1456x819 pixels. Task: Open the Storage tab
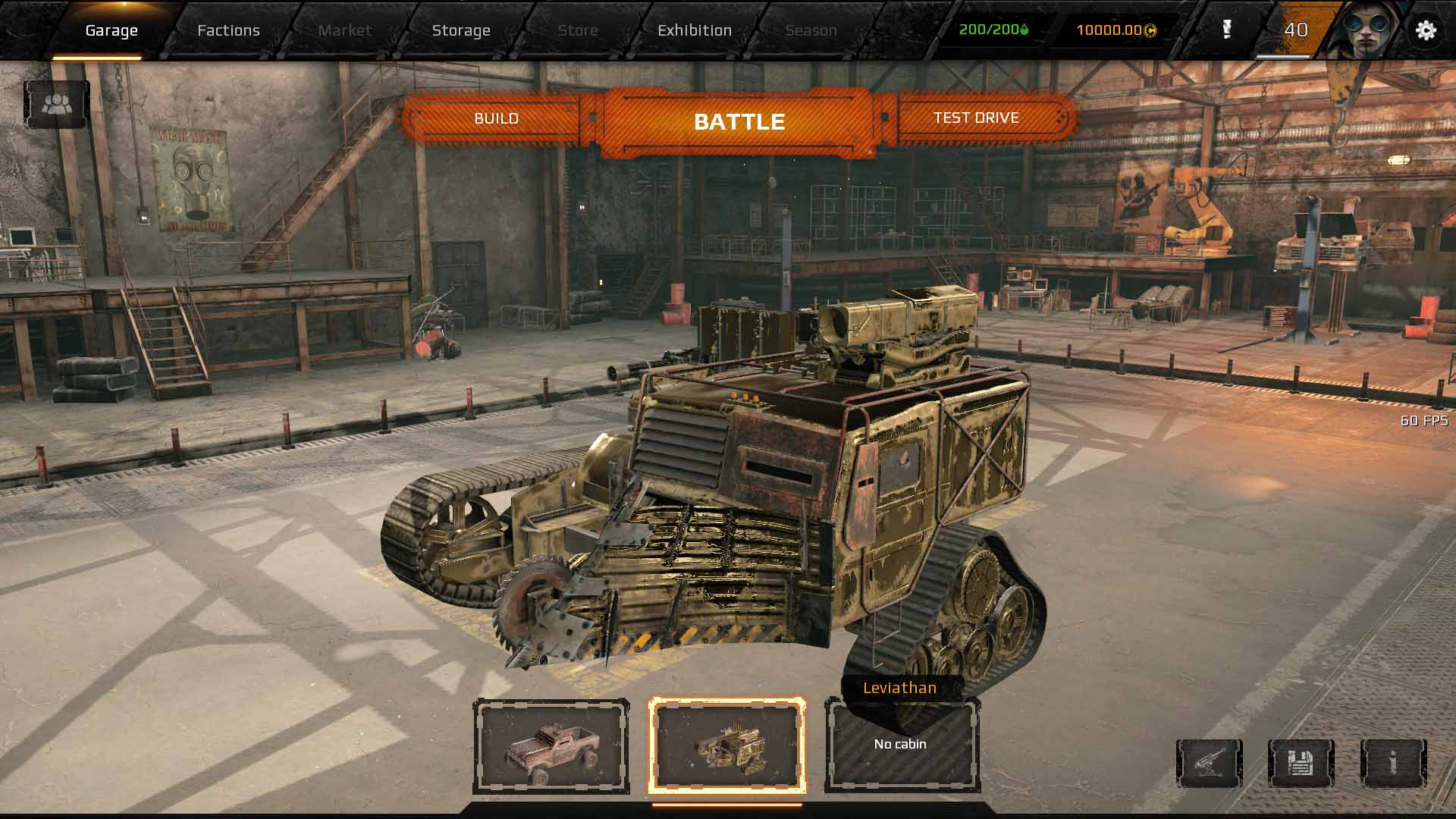tap(461, 30)
